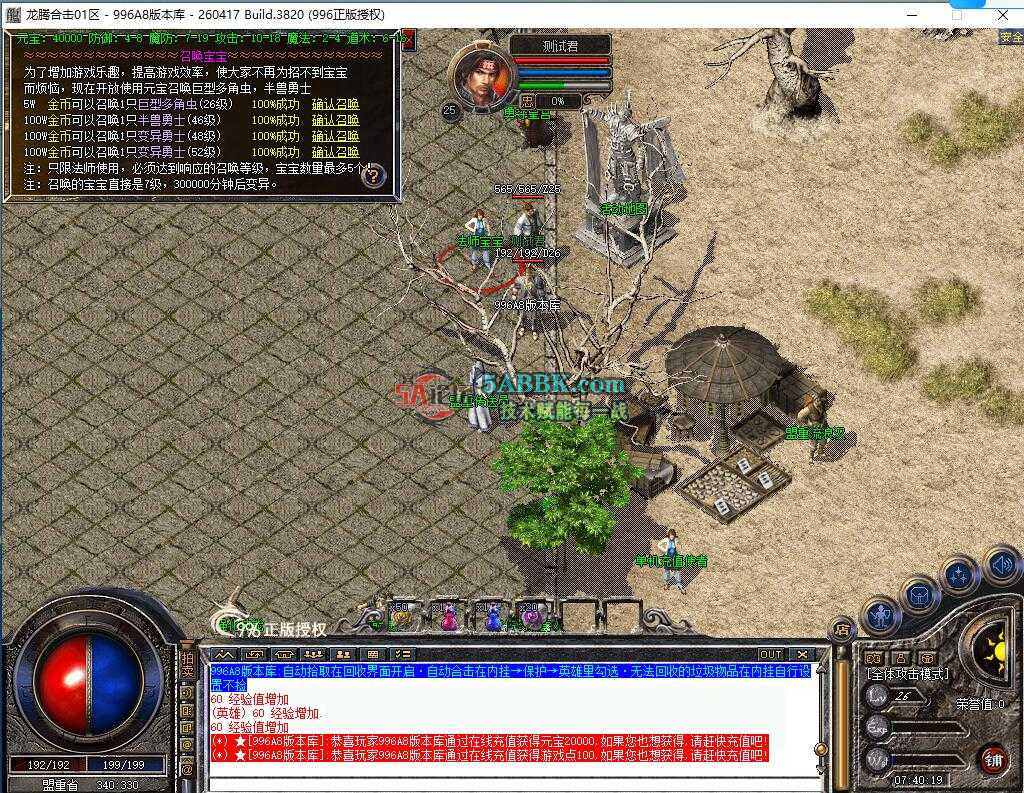Open the bag inventory round button
Screen dimensions: 1024x793
pos(920,596)
